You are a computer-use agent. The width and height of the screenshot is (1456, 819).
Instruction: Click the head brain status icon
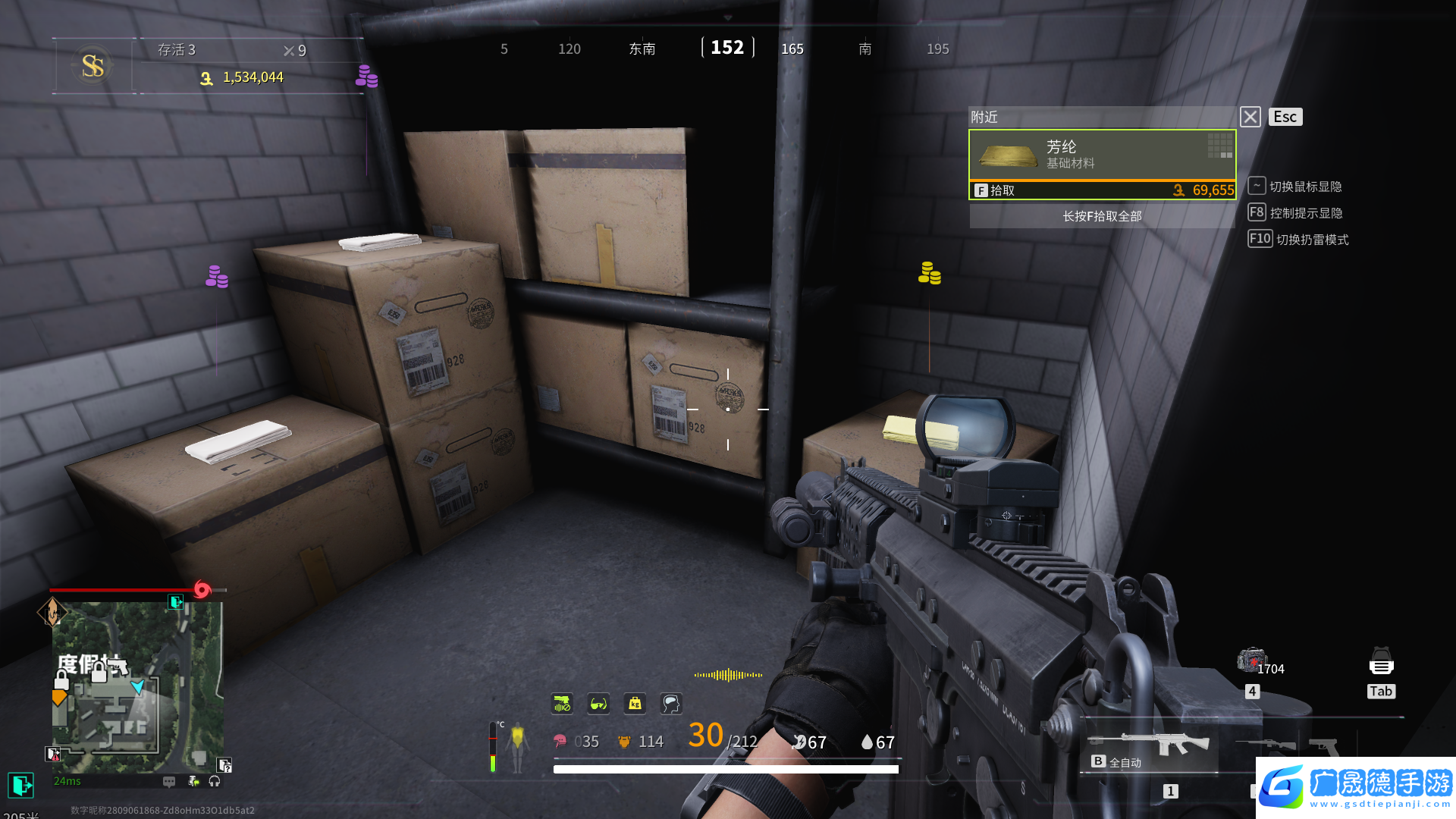coord(671,704)
